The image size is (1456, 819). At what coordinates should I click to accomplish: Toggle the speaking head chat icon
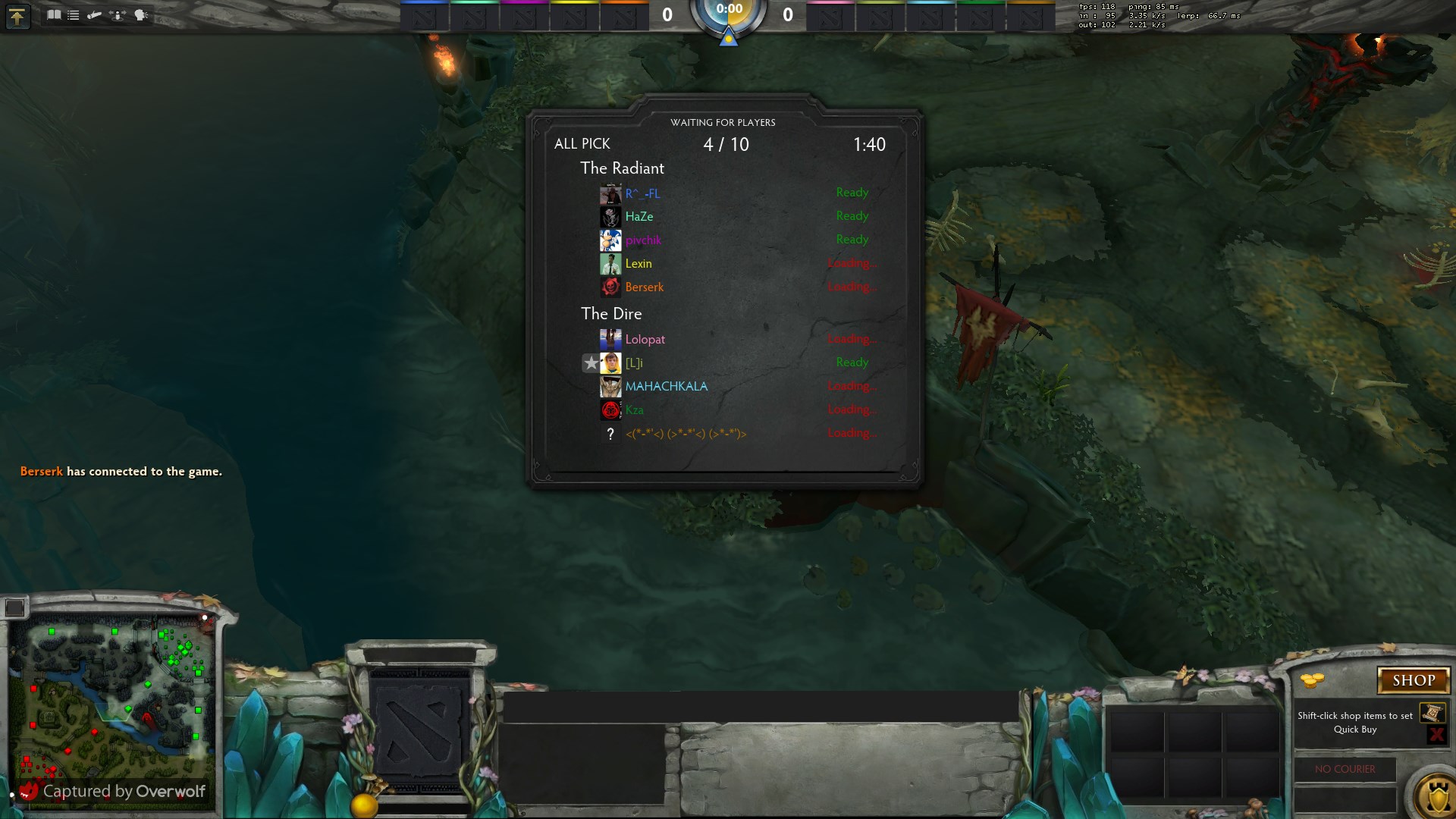point(141,14)
